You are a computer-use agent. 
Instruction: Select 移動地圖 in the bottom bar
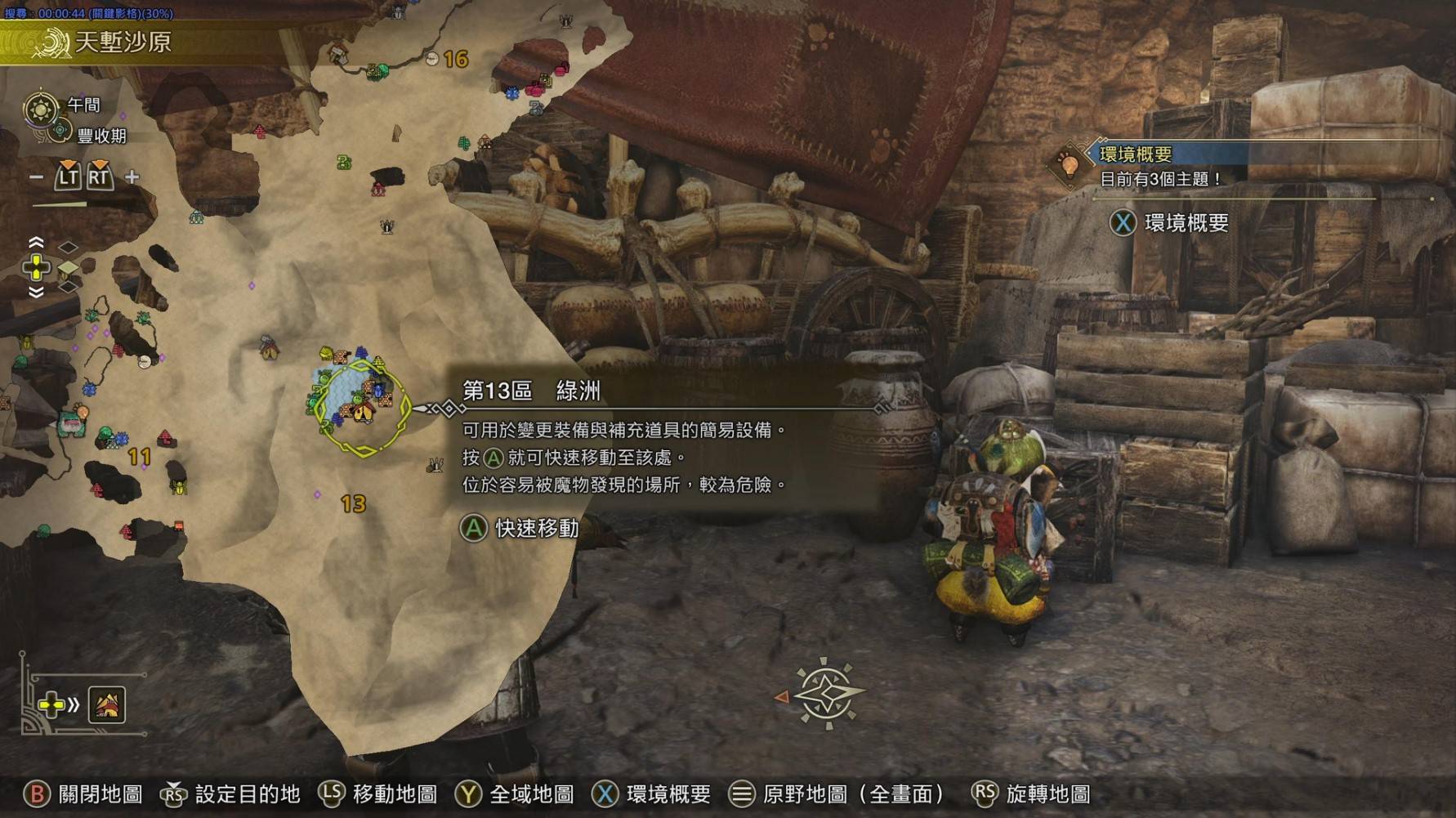(x=378, y=793)
